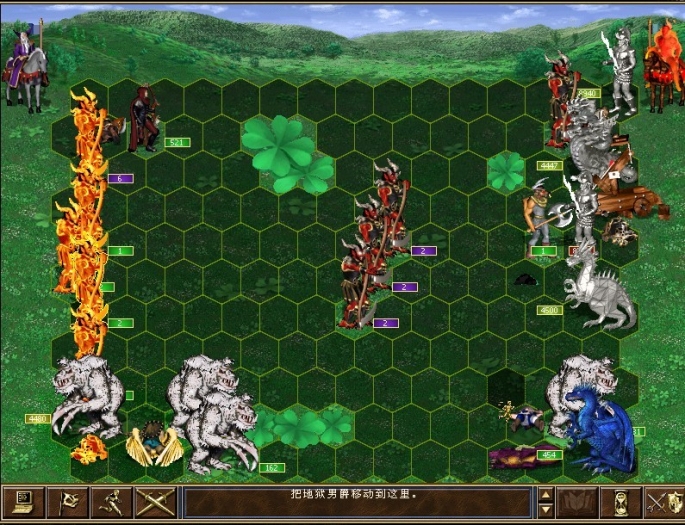The width and height of the screenshot is (685, 525).
Task: Click the combat log up arrow
Action: (x=545, y=494)
